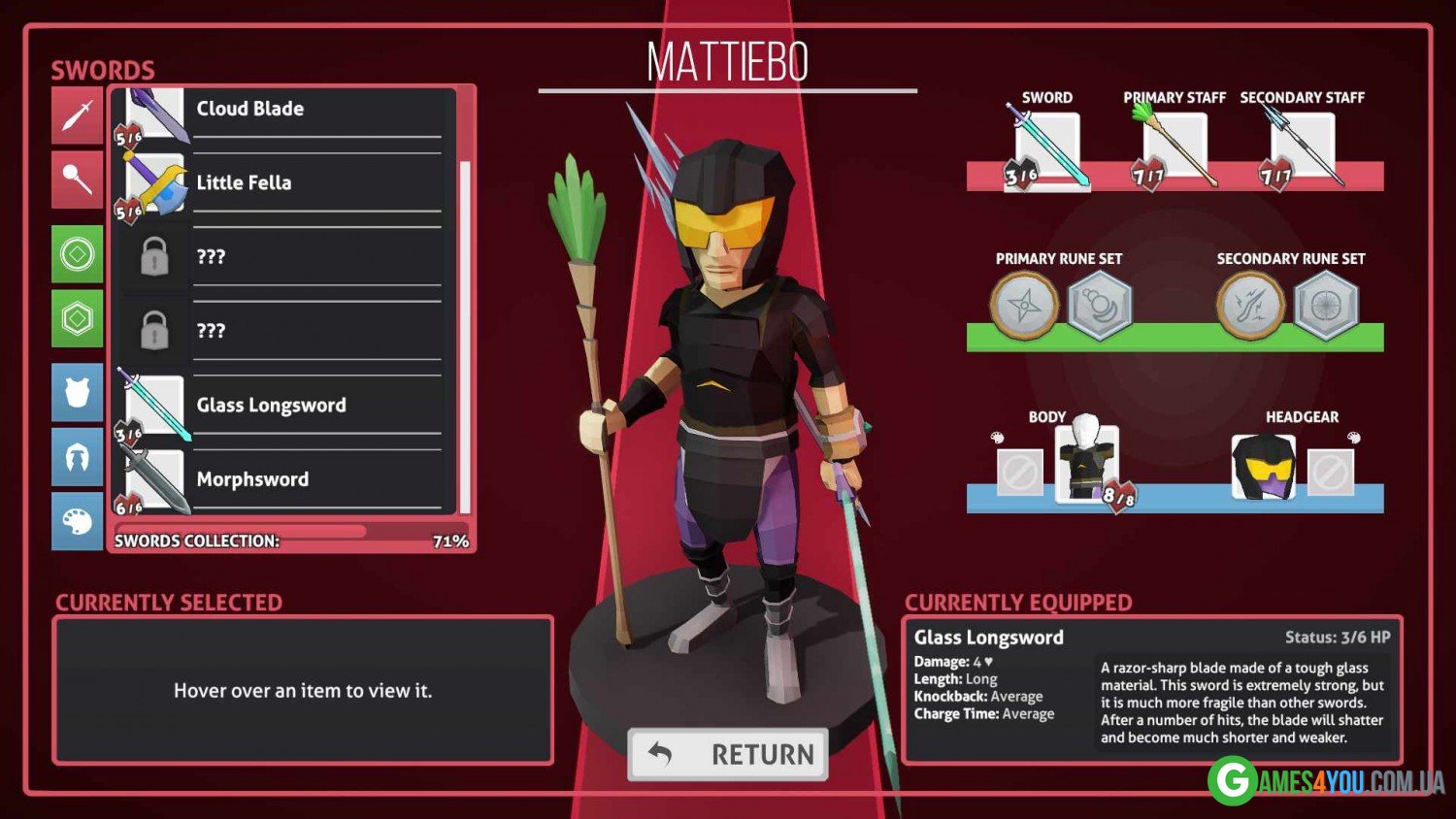The width and height of the screenshot is (1456, 819).
Task: Open the swords category tab
Action: tap(77, 115)
